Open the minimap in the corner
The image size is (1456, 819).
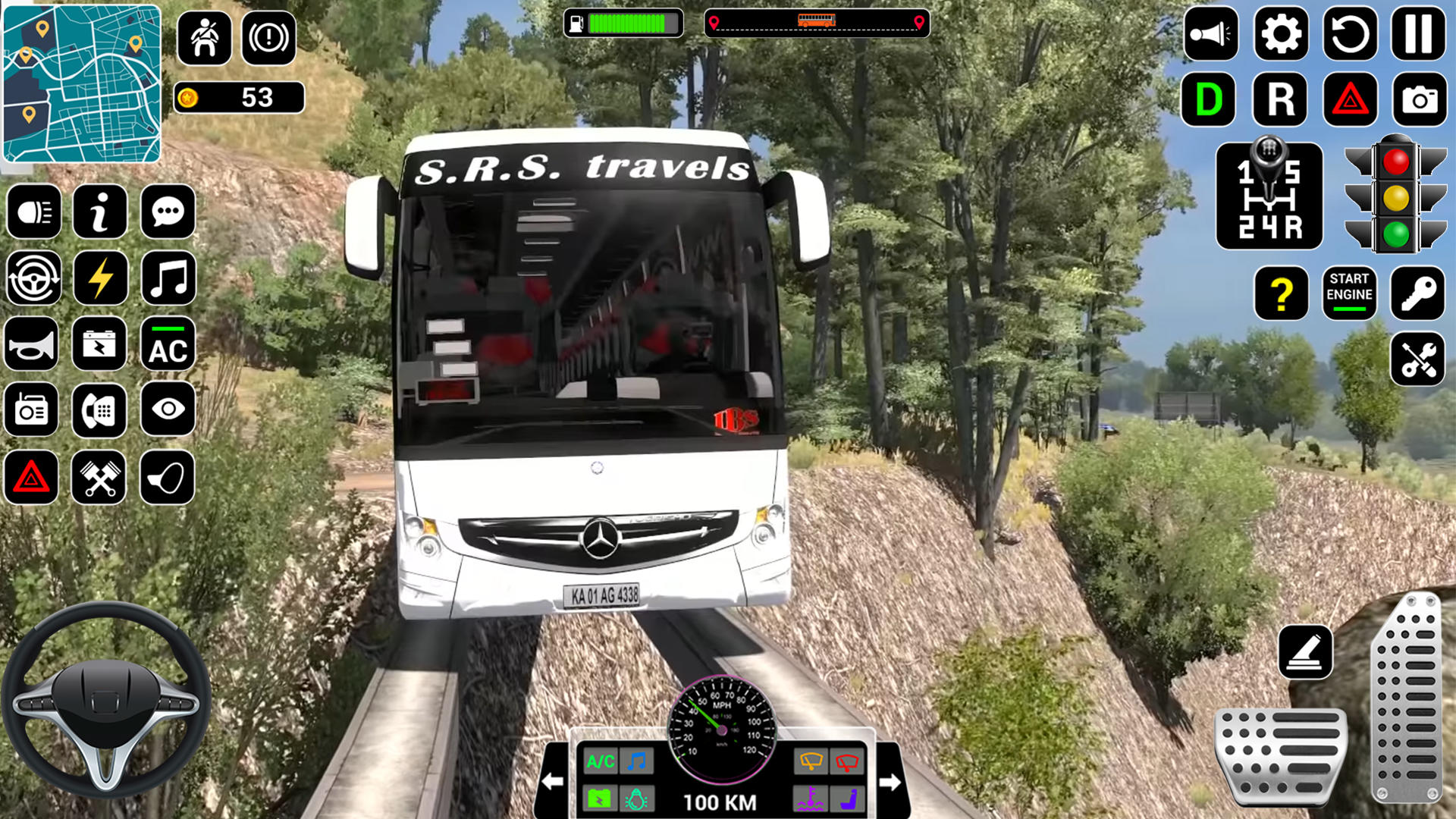tap(83, 83)
